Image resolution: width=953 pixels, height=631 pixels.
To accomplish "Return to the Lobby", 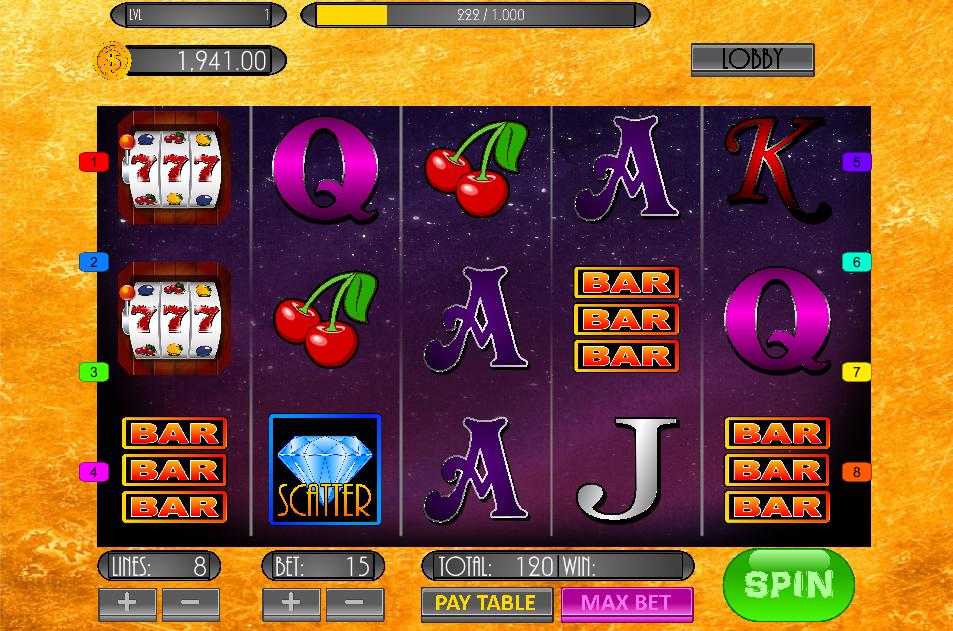I will pyautogui.click(x=752, y=60).
